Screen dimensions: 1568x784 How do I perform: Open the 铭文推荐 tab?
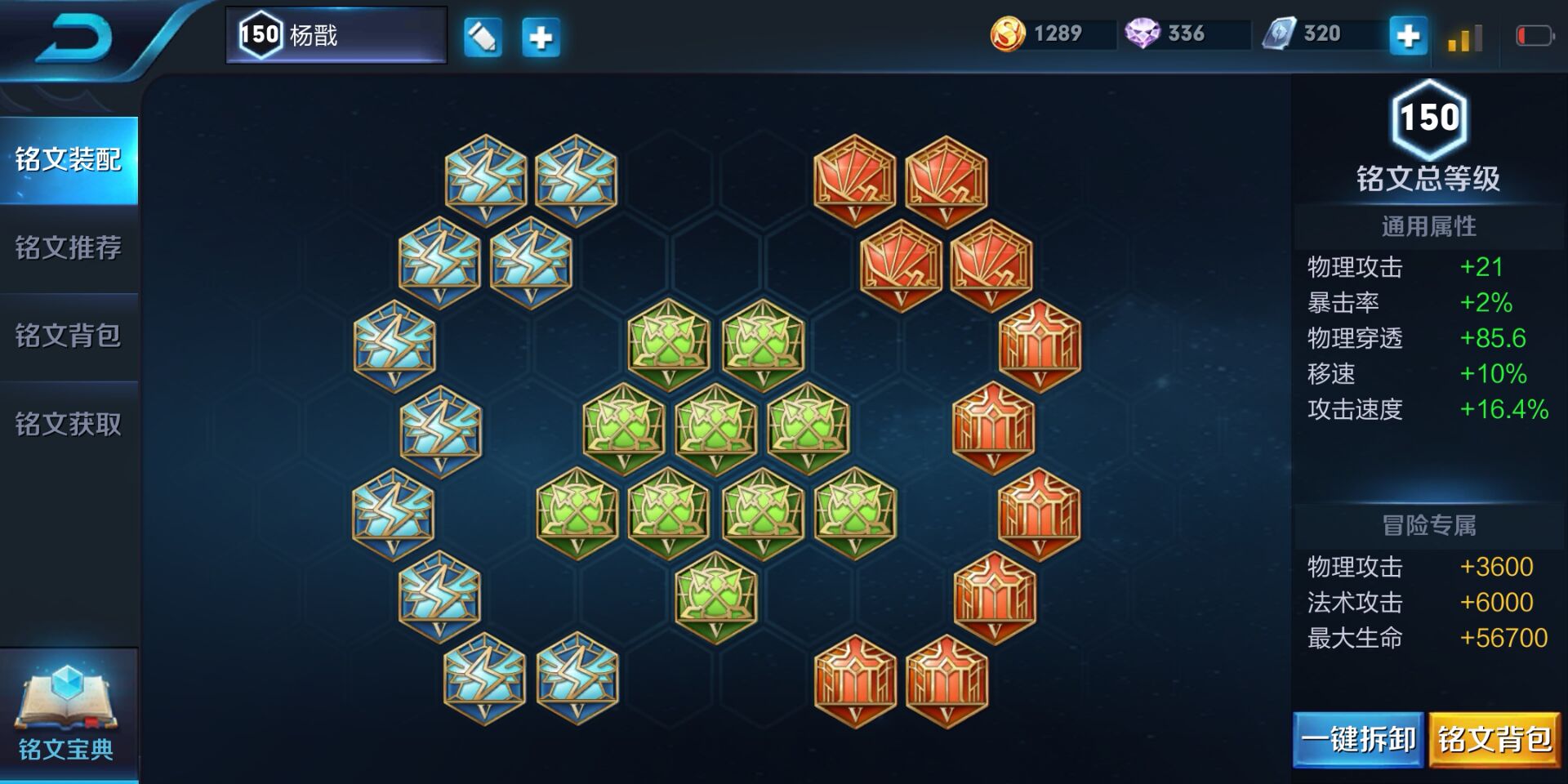point(69,247)
